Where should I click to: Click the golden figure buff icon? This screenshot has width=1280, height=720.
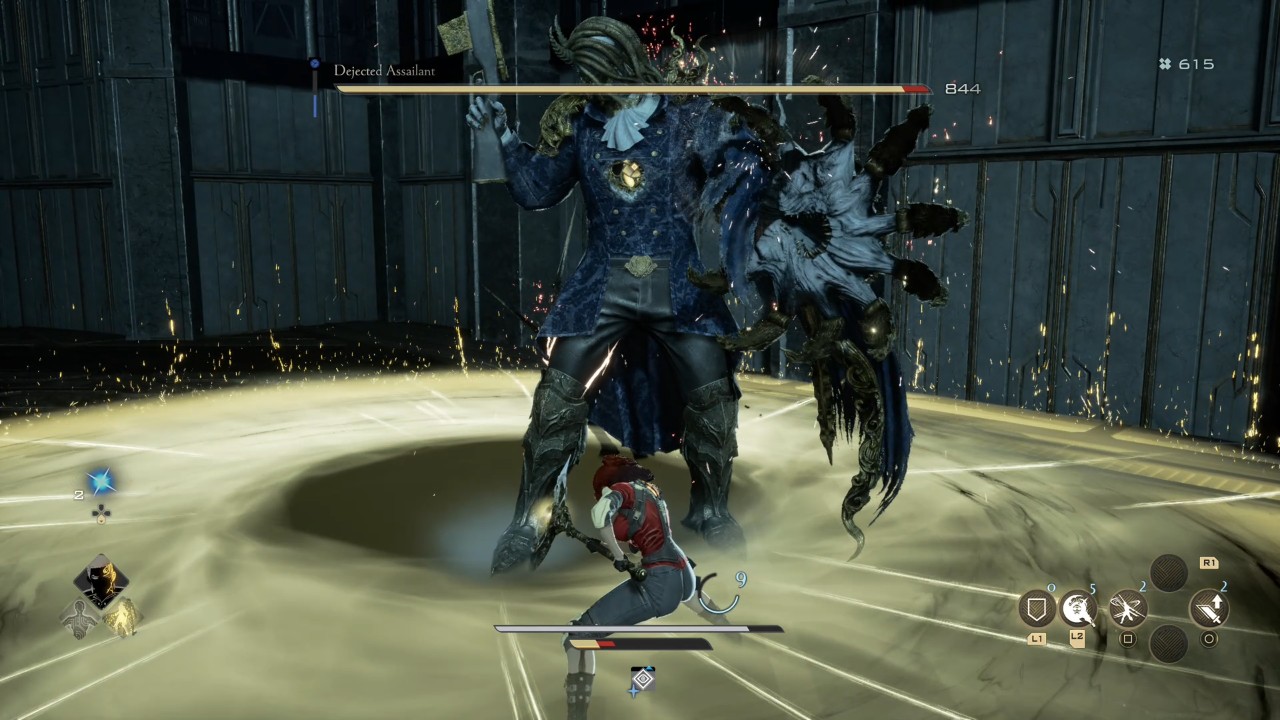point(123,618)
